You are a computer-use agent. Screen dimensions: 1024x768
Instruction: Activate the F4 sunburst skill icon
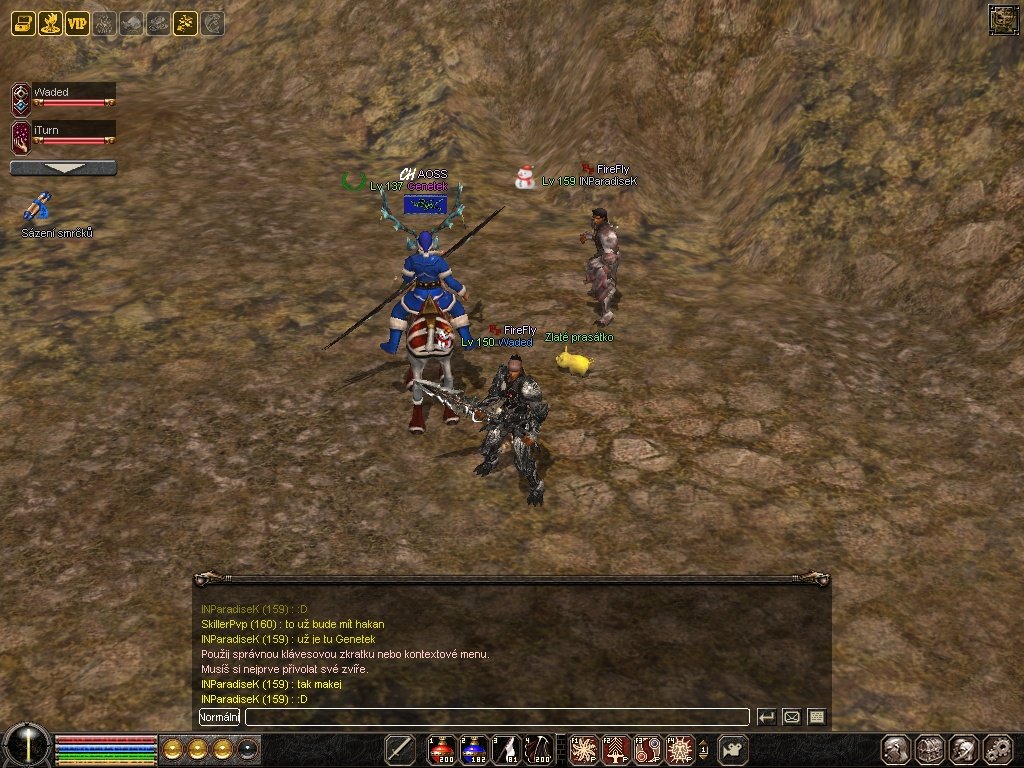click(x=680, y=749)
